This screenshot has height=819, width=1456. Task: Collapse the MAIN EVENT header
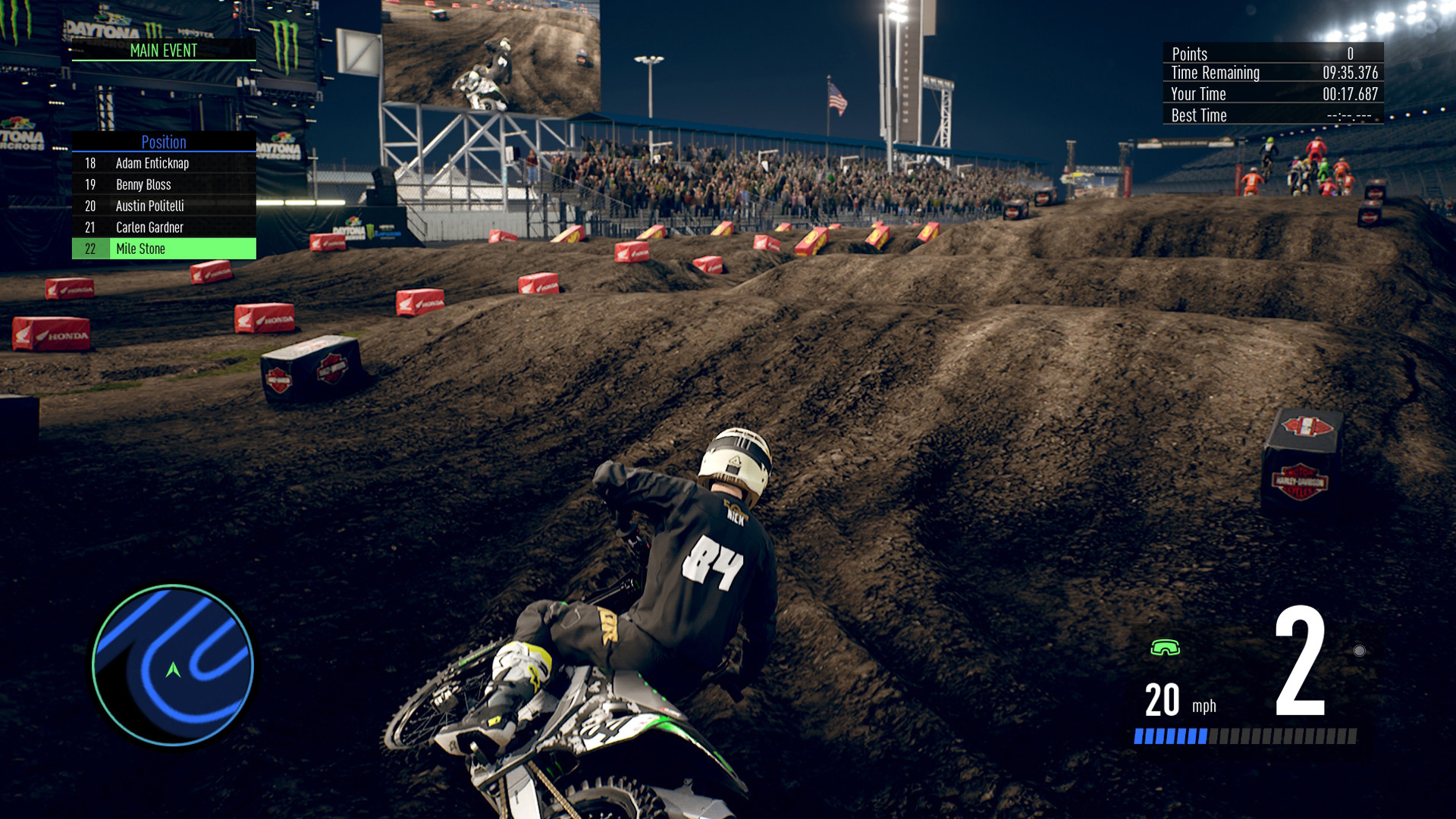163,52
